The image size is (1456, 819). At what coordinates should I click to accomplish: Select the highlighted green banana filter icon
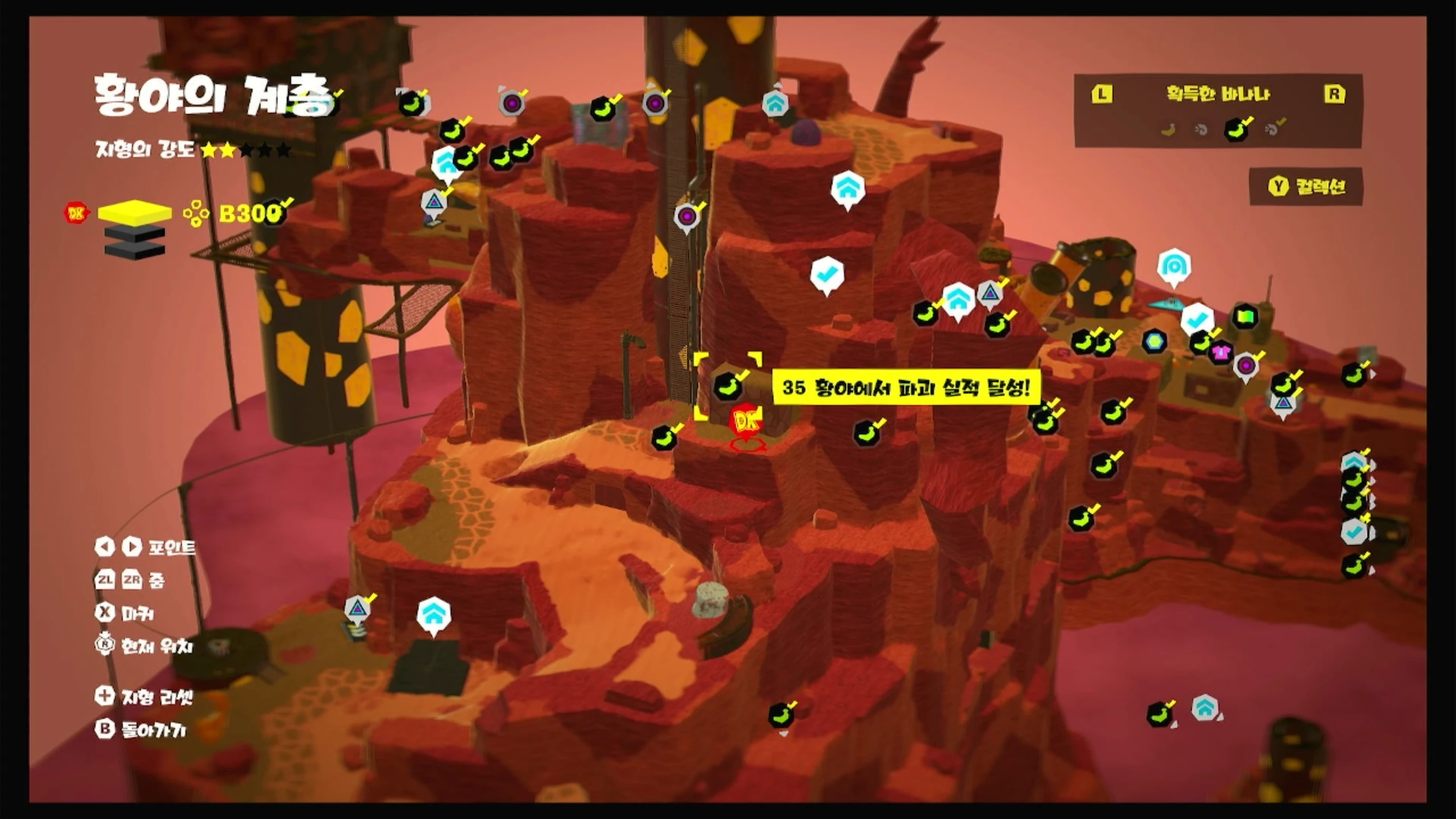[1237, 130]
